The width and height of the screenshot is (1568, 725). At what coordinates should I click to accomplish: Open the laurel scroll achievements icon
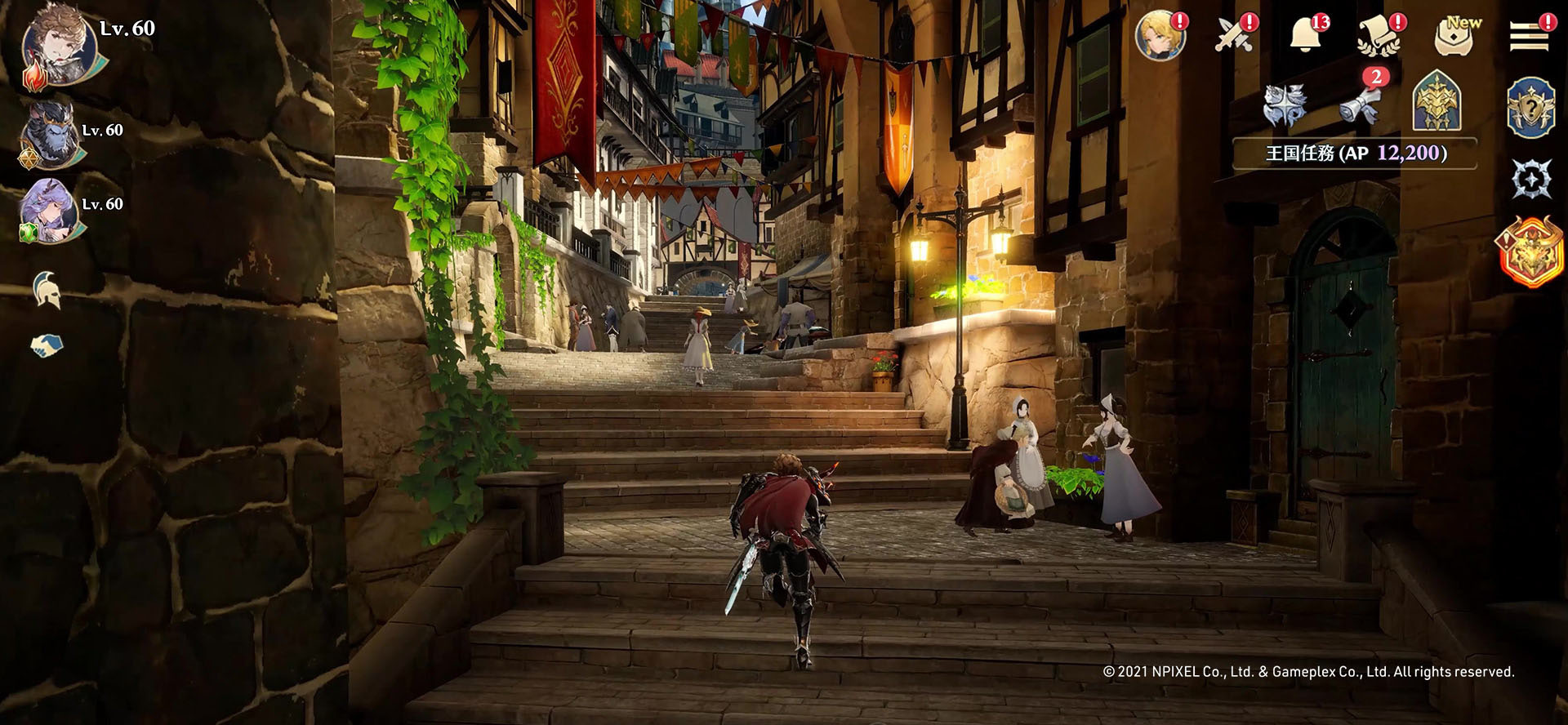(1379, 37)
